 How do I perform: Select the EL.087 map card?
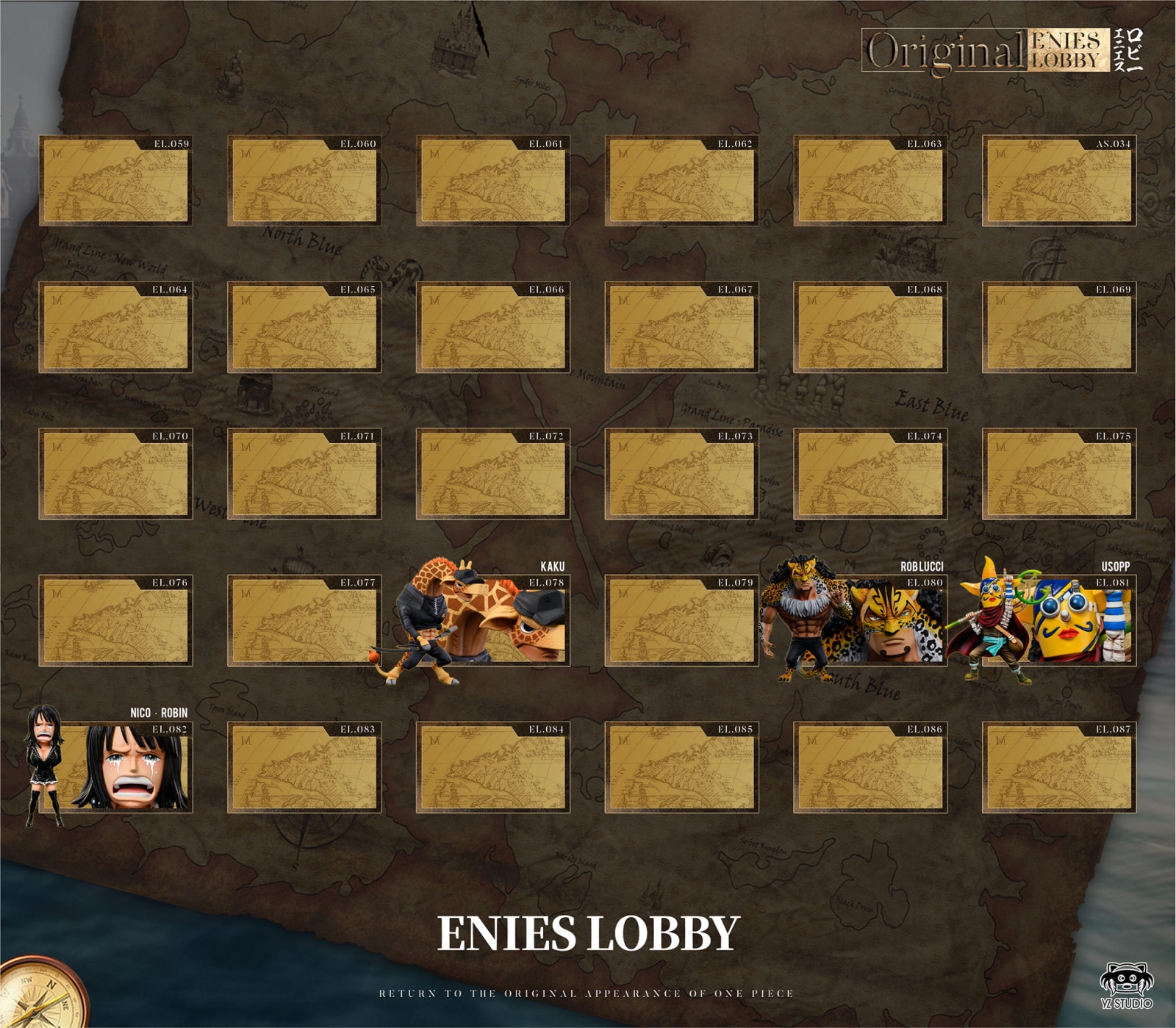click(x=1058, y=766)
